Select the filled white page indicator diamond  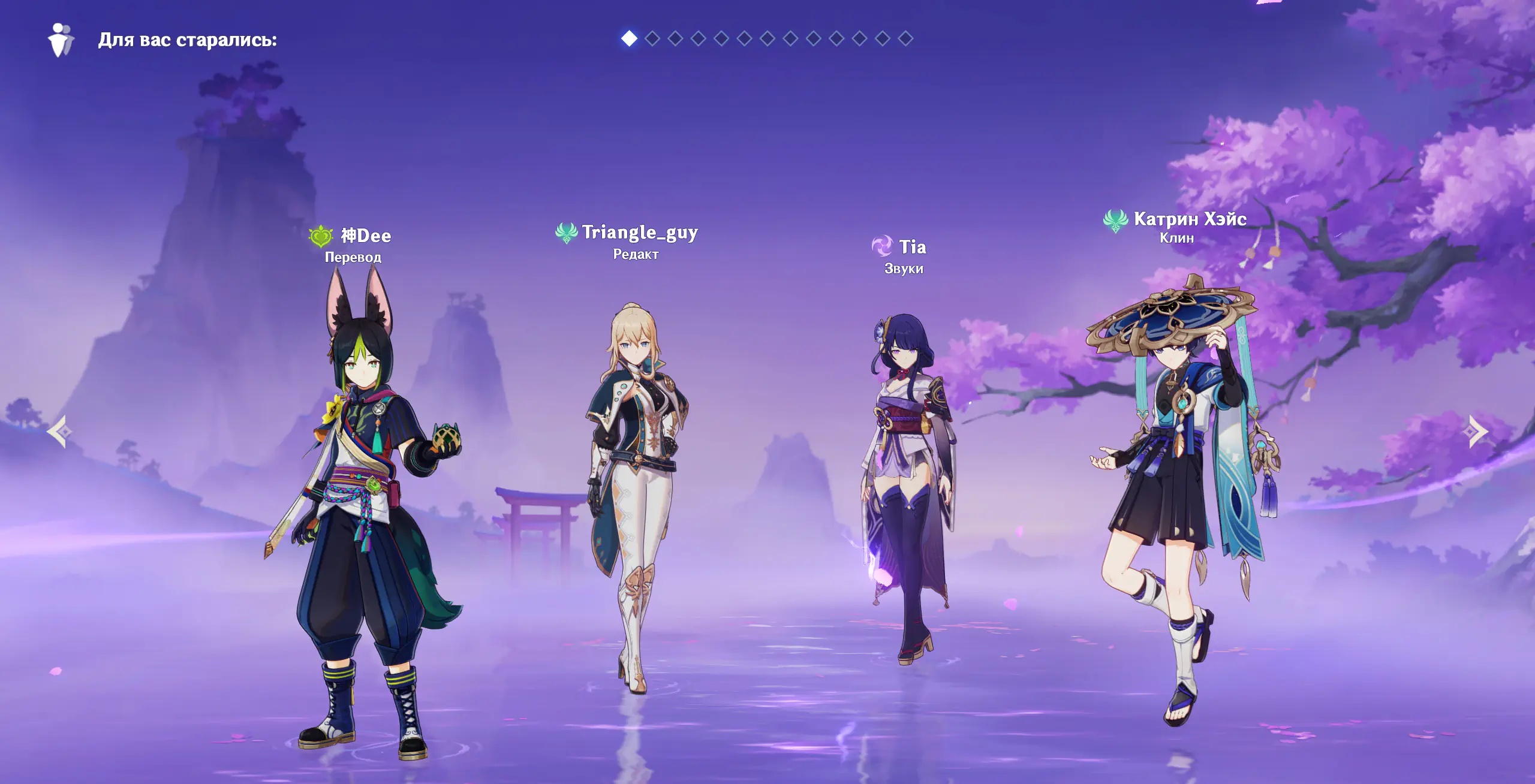[x=629, y=38]
